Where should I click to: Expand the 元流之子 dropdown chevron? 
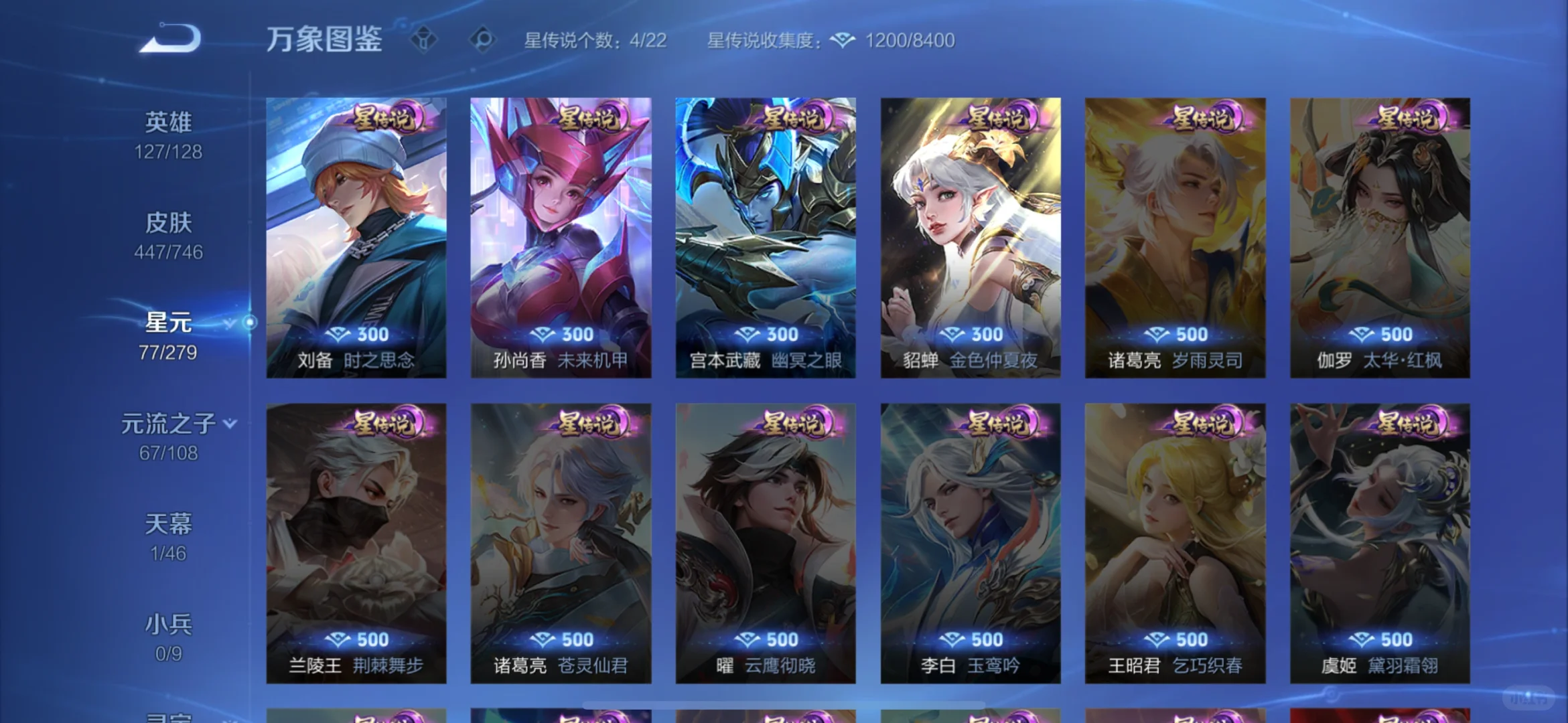pyautogui.click(x=228, y=424)
